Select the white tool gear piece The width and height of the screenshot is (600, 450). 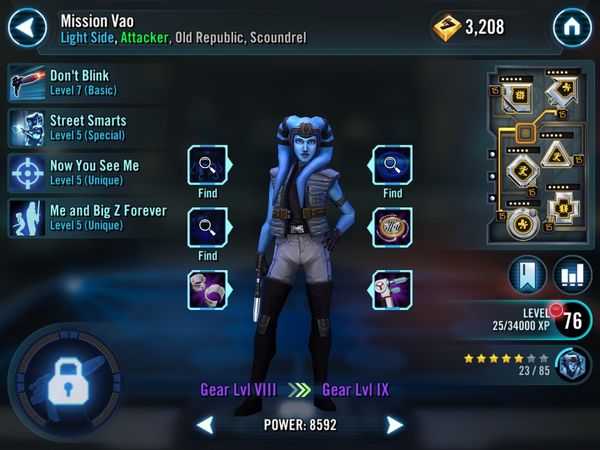pos(390,290)
